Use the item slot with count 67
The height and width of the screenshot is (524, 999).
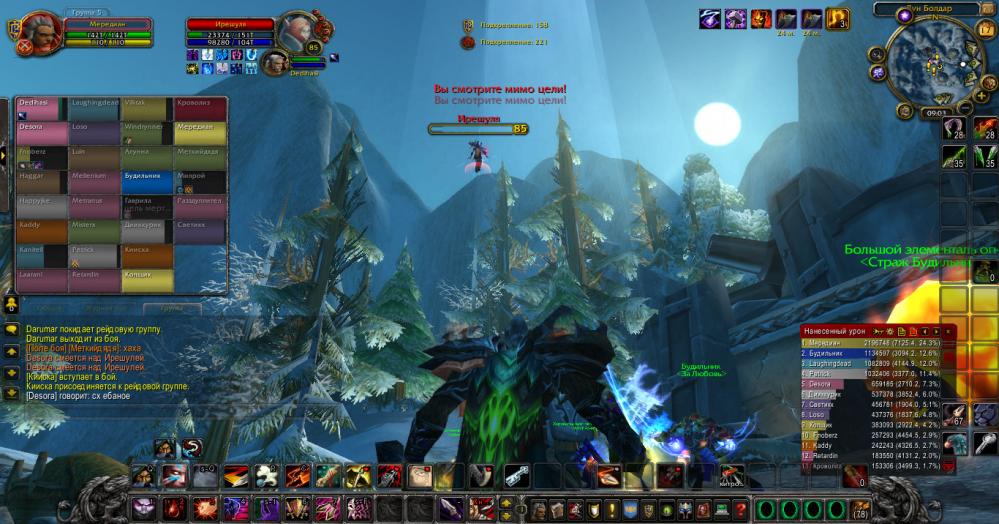click(956, 415)
